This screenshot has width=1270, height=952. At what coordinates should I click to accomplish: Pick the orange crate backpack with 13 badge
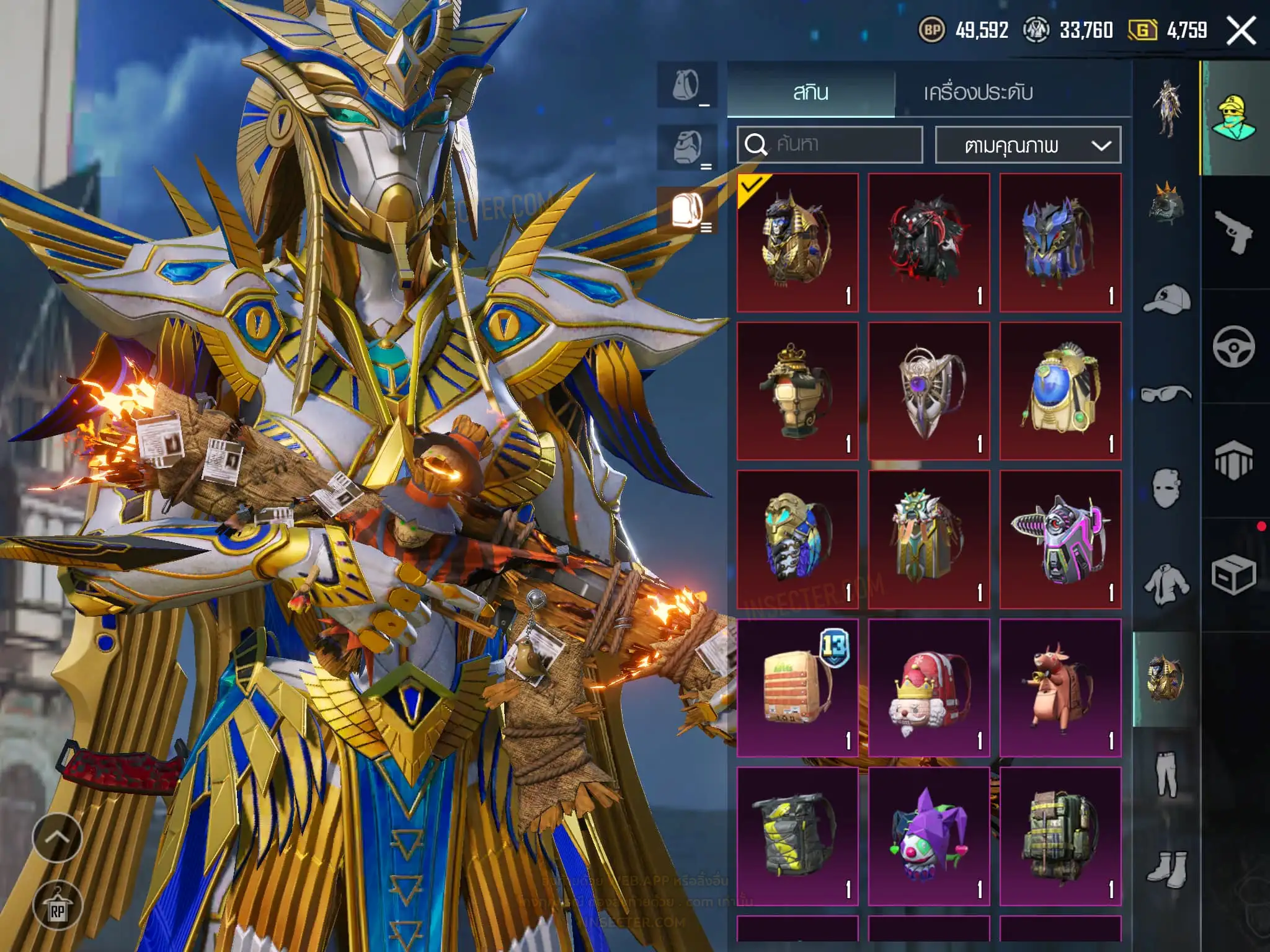pyautogui.click(x=797, y=688)
